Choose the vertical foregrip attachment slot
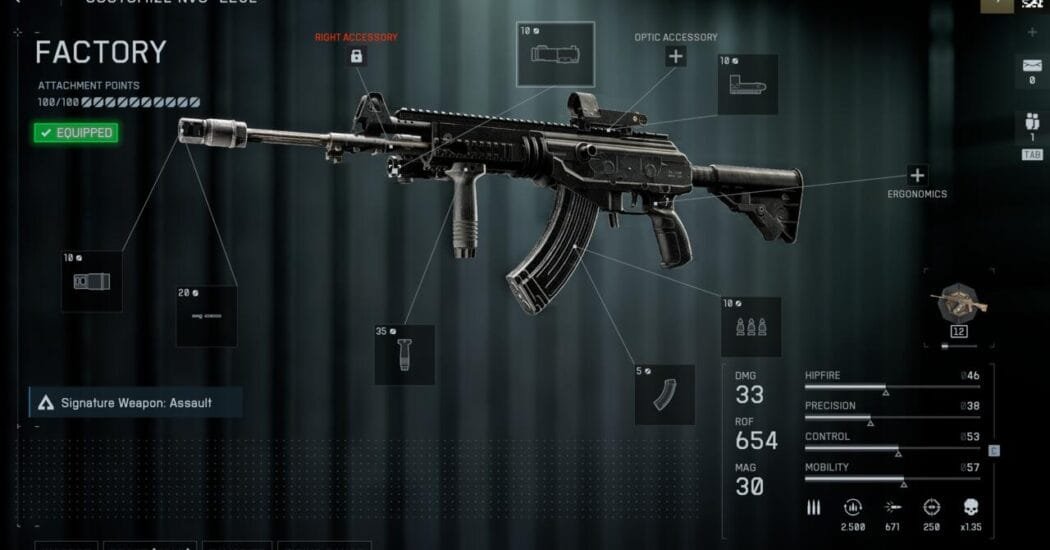The width and height of the screenshot is (1050, 550). coord(404,354)
